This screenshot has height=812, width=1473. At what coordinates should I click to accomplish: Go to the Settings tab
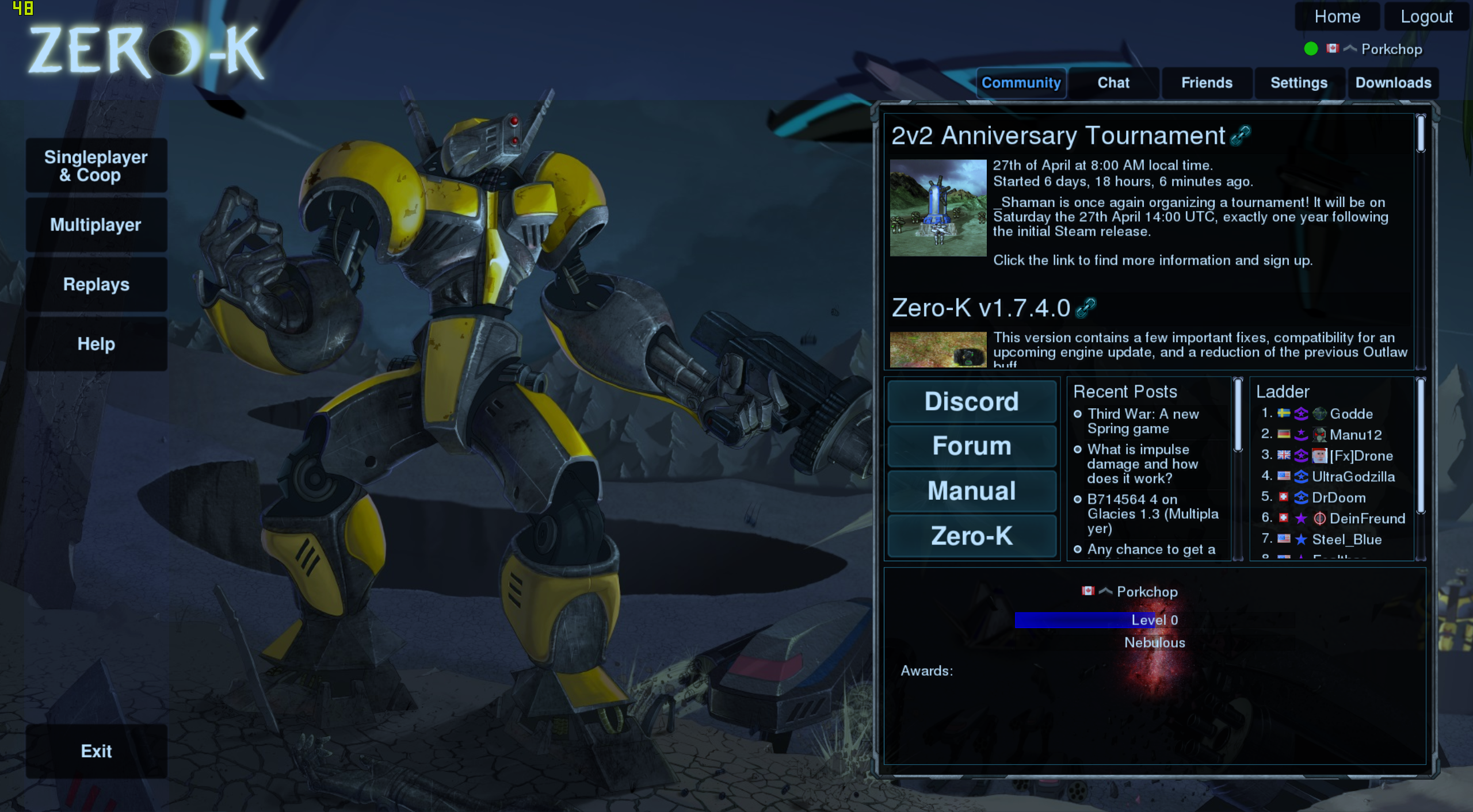1299,83
